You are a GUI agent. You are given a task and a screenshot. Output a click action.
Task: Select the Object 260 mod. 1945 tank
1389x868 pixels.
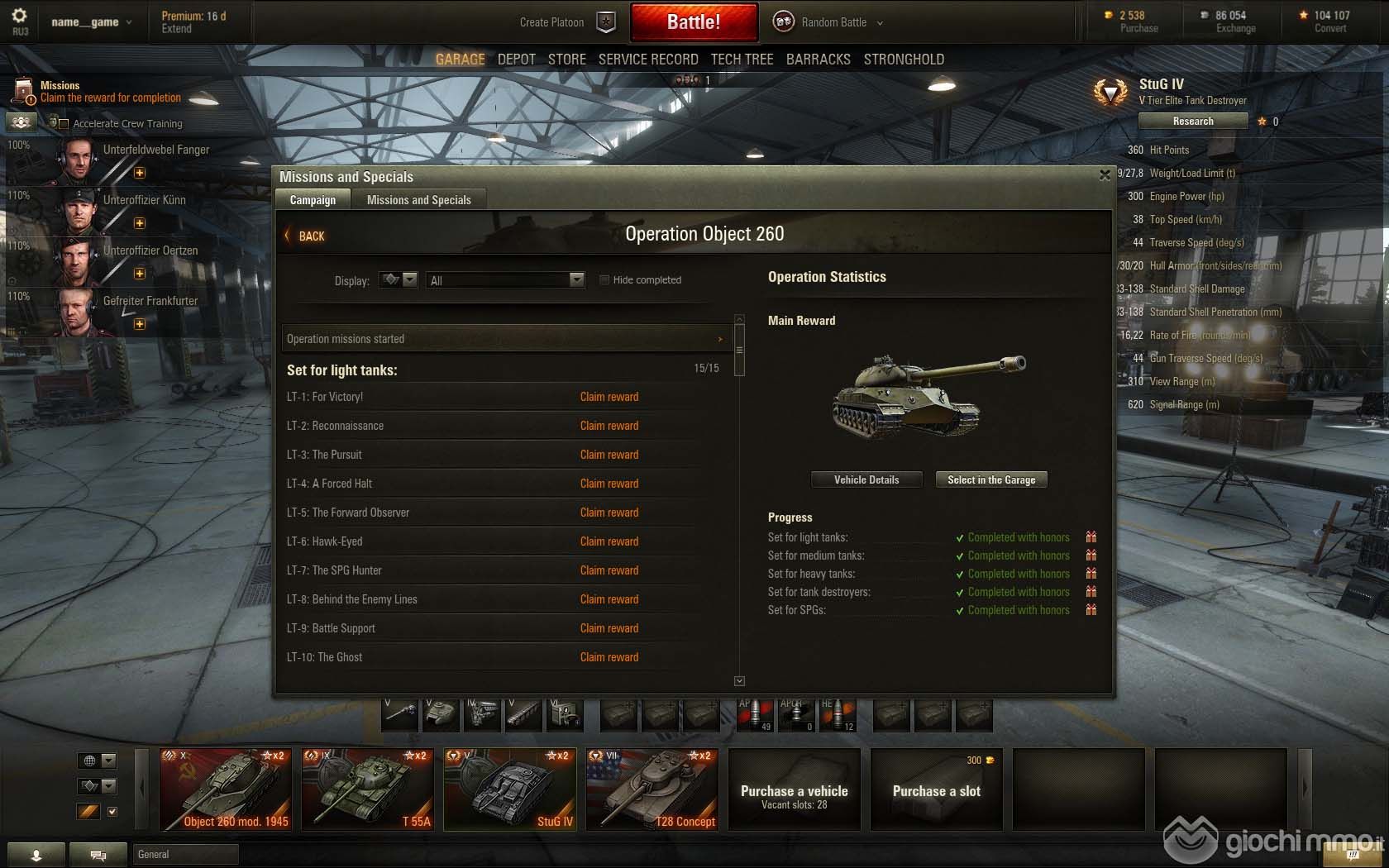pyautogui.click(x=226, y=789)
